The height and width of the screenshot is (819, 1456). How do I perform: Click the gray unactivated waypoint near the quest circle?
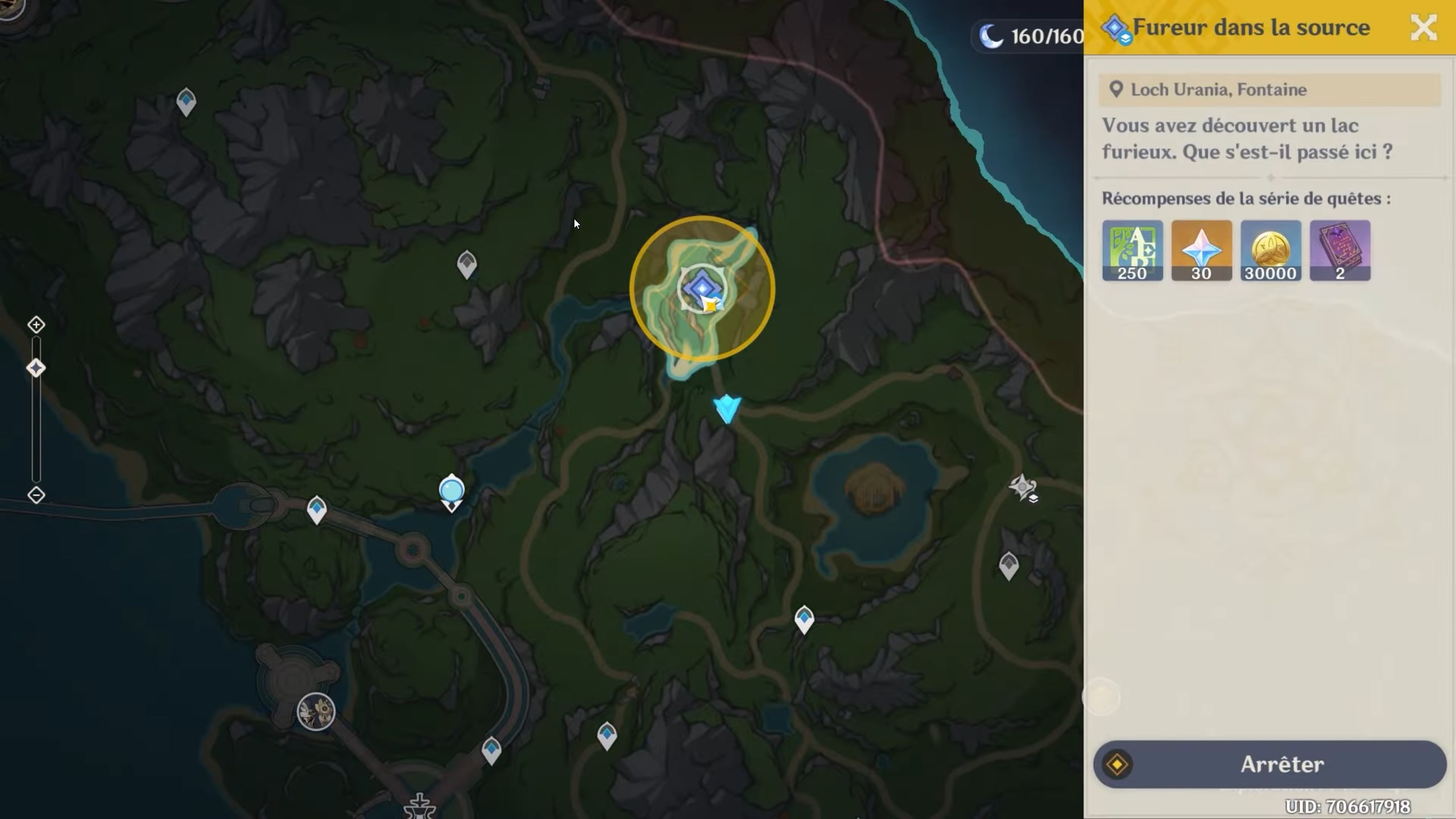[x=468, y=263]
